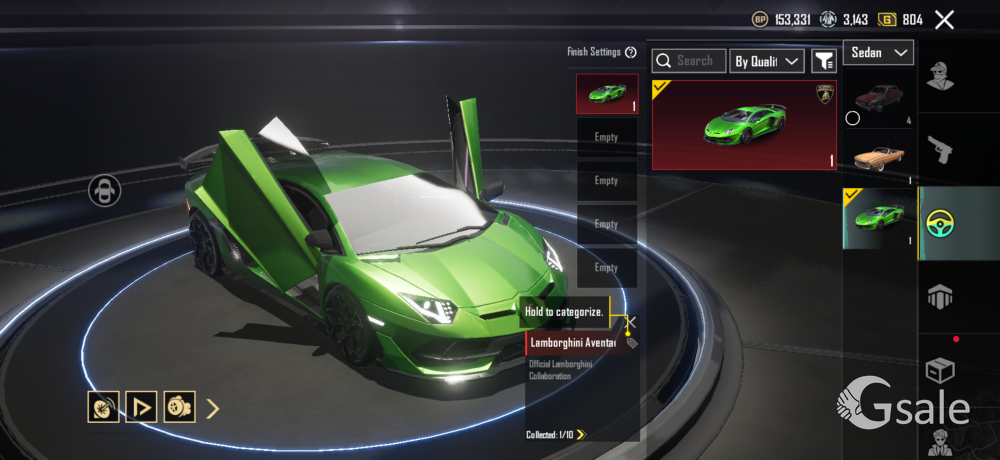Open the Finish Settings help icon
The width and height of the screenshot is (1000, 460).
(x=631, y=52)
